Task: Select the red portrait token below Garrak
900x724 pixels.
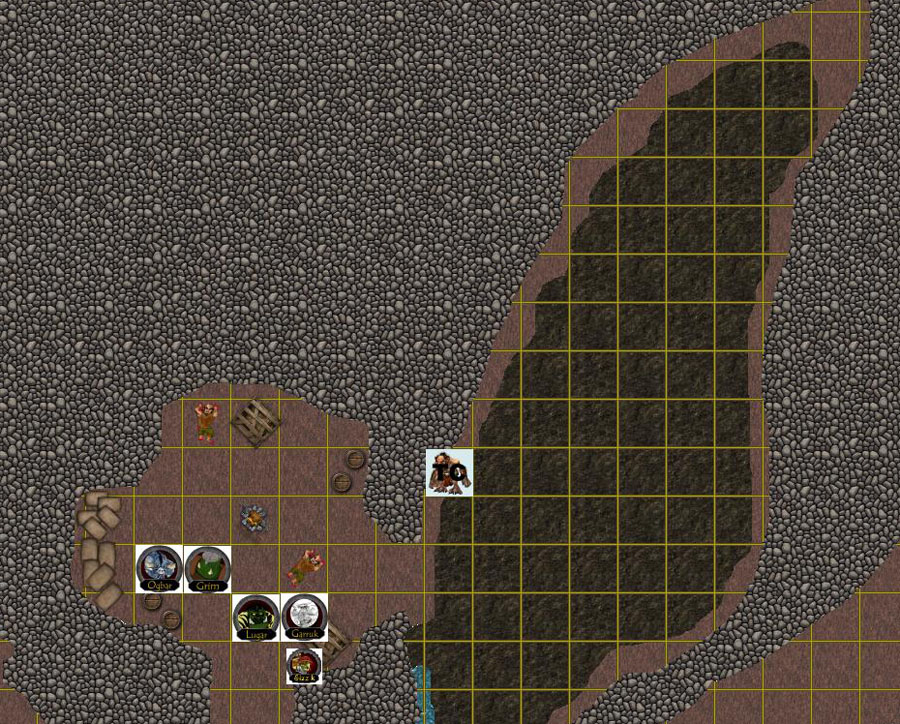Action: 304,665
